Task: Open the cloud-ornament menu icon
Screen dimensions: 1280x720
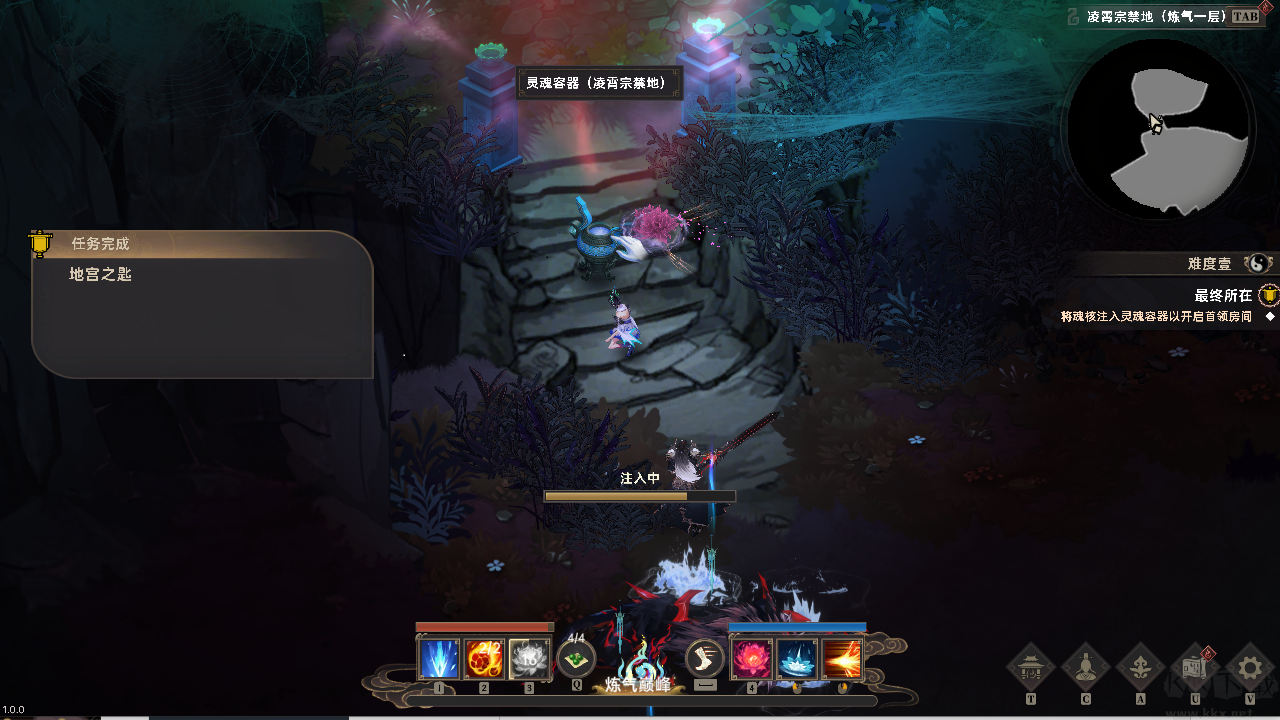Action: pyautogui.click(x=1140, y=667)
